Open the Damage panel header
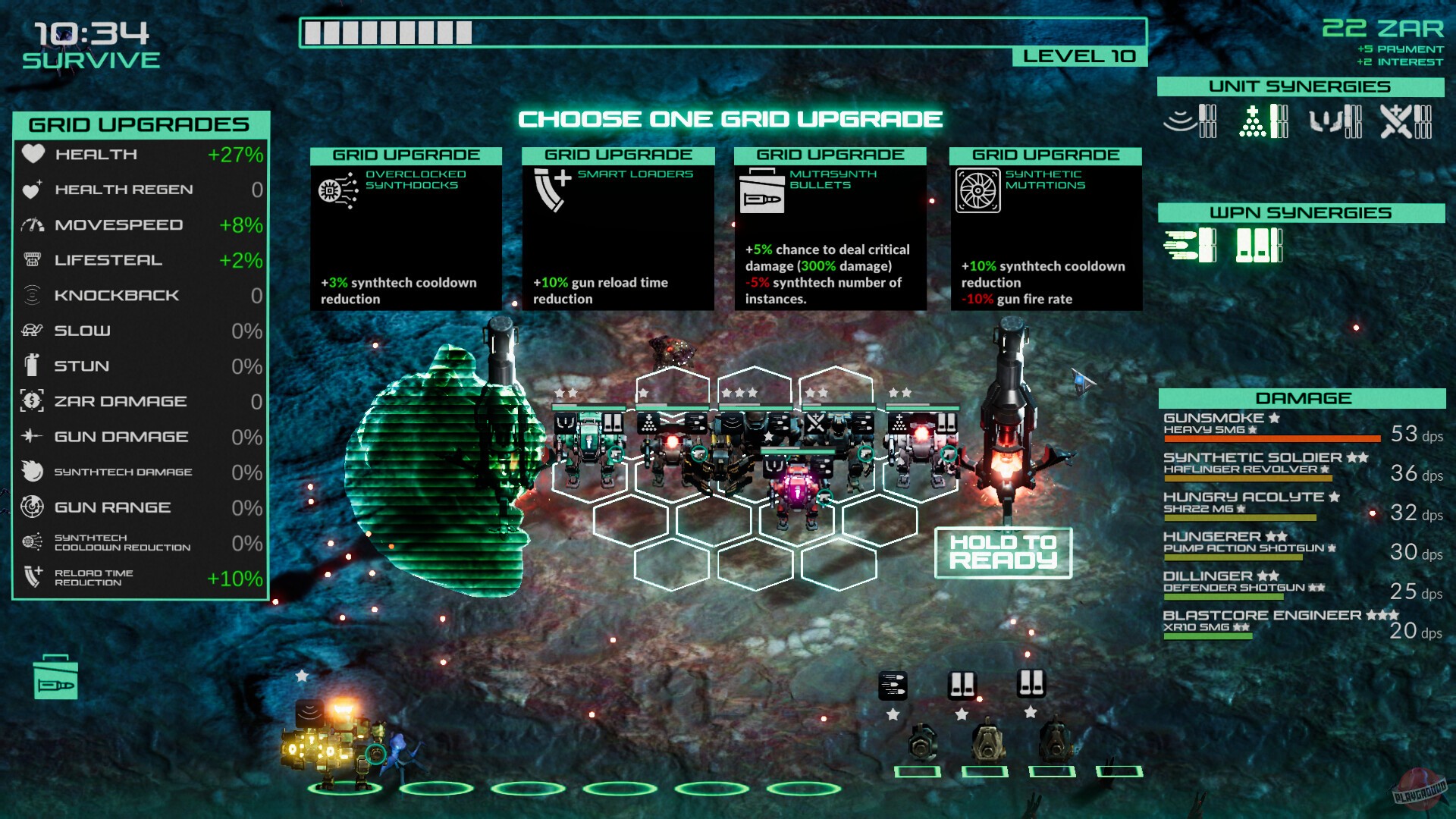This screenshot has width=1456, height=819. click(x=1304, y=398)
